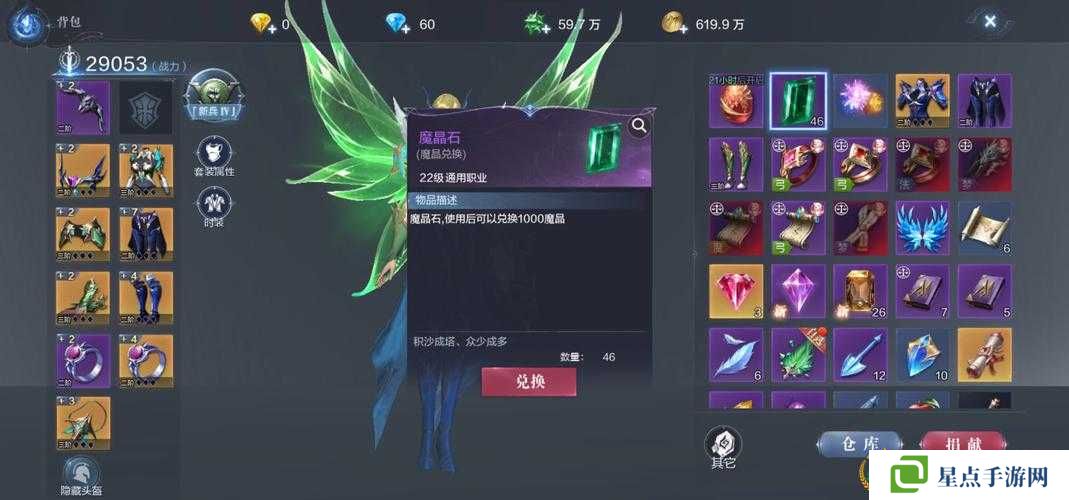Pick the blue arrowhead stack of 12

[860, 354]
